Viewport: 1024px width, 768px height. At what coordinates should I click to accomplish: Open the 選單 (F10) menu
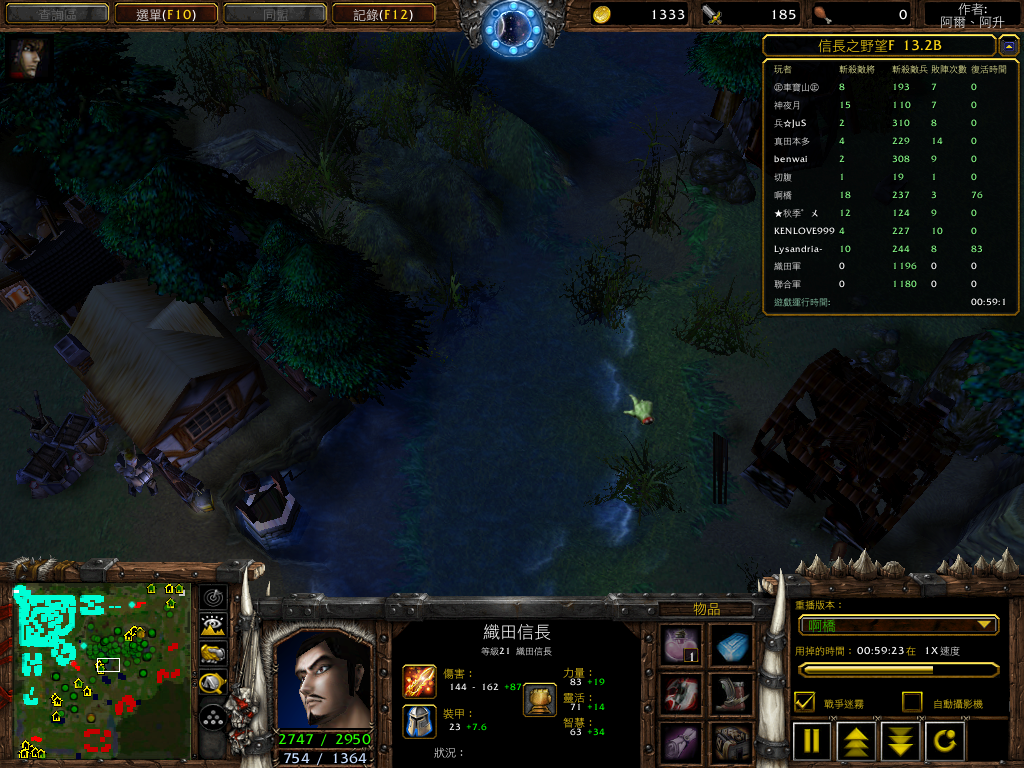point(164,14)
